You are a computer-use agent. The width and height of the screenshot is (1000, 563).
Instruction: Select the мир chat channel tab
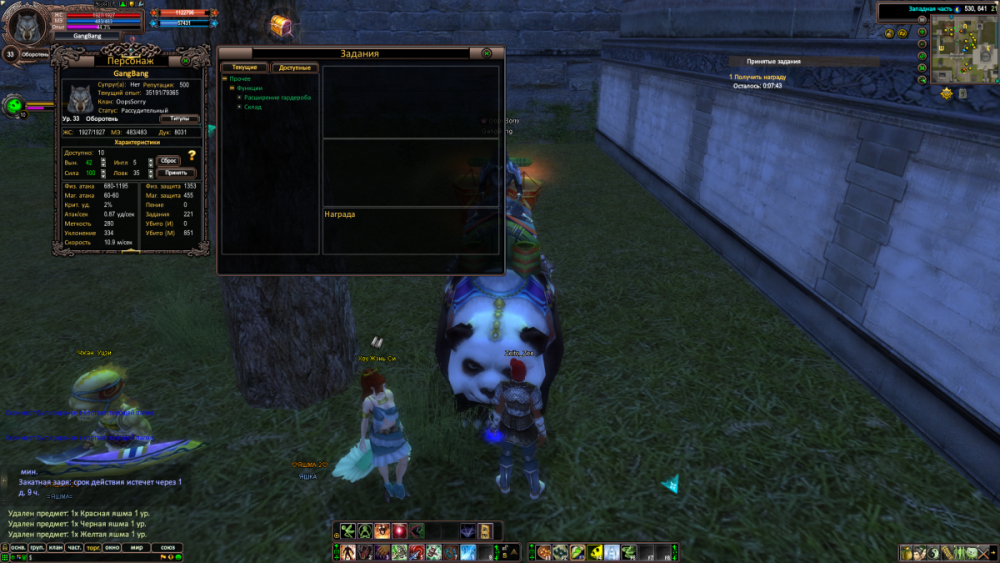[x=139, y=547]
